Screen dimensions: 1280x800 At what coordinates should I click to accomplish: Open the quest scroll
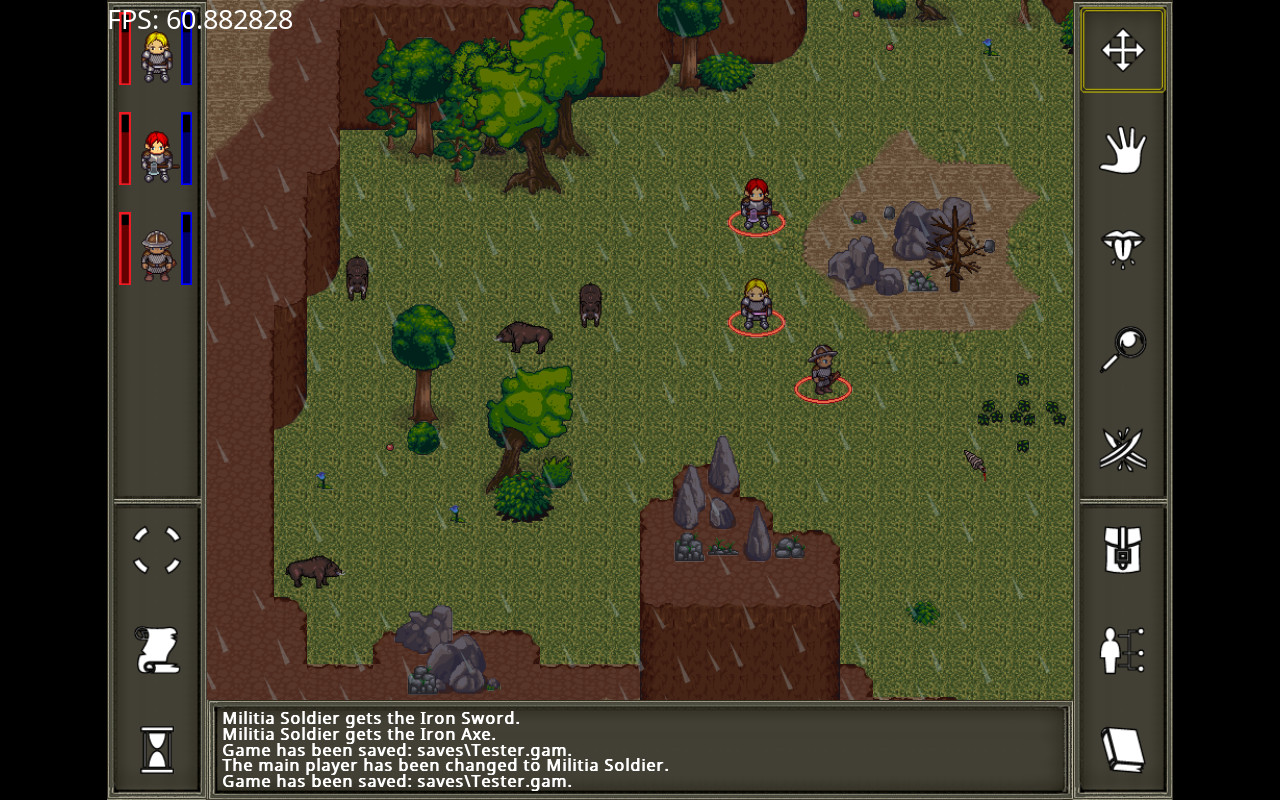[x=156, y=651]
